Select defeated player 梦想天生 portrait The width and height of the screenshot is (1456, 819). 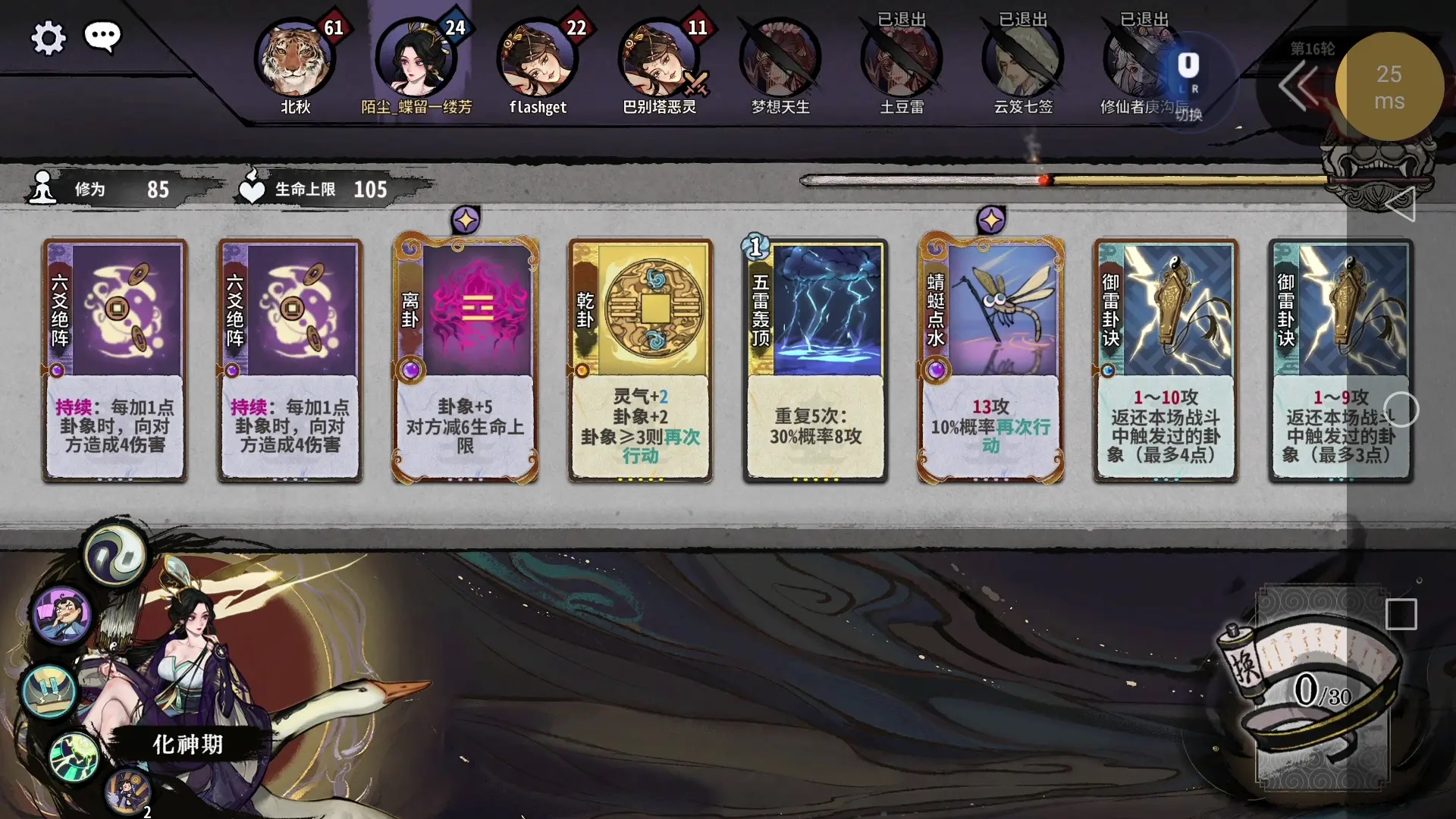tap(780, 61)
